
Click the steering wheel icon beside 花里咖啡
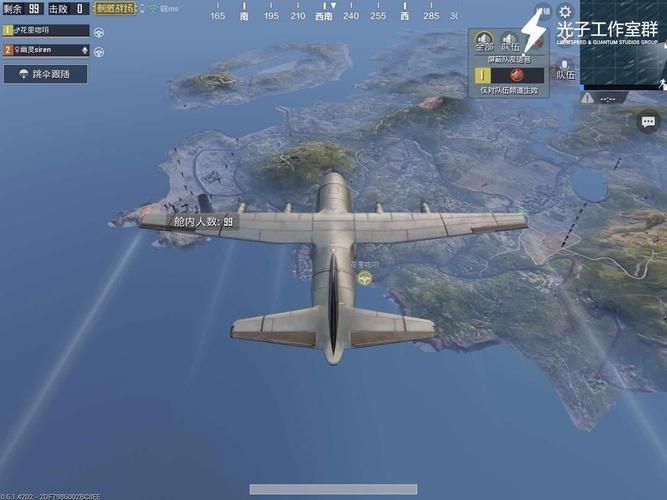click(100, 31)
